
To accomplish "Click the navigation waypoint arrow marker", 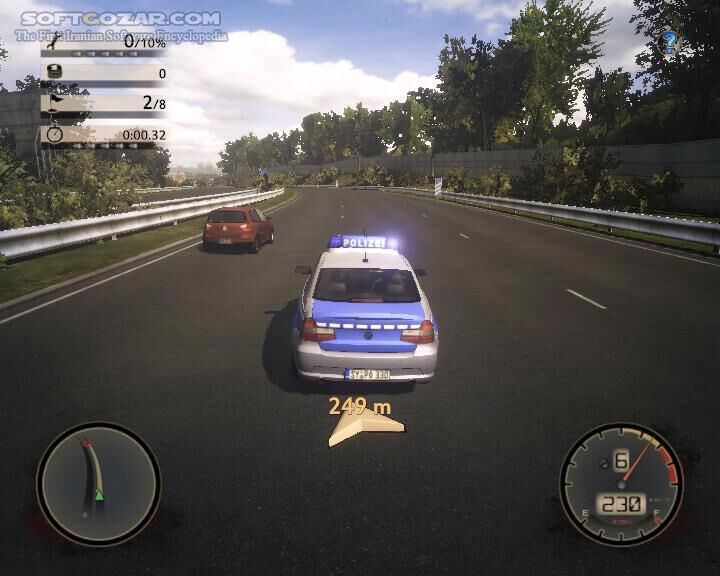I will 365,427.
